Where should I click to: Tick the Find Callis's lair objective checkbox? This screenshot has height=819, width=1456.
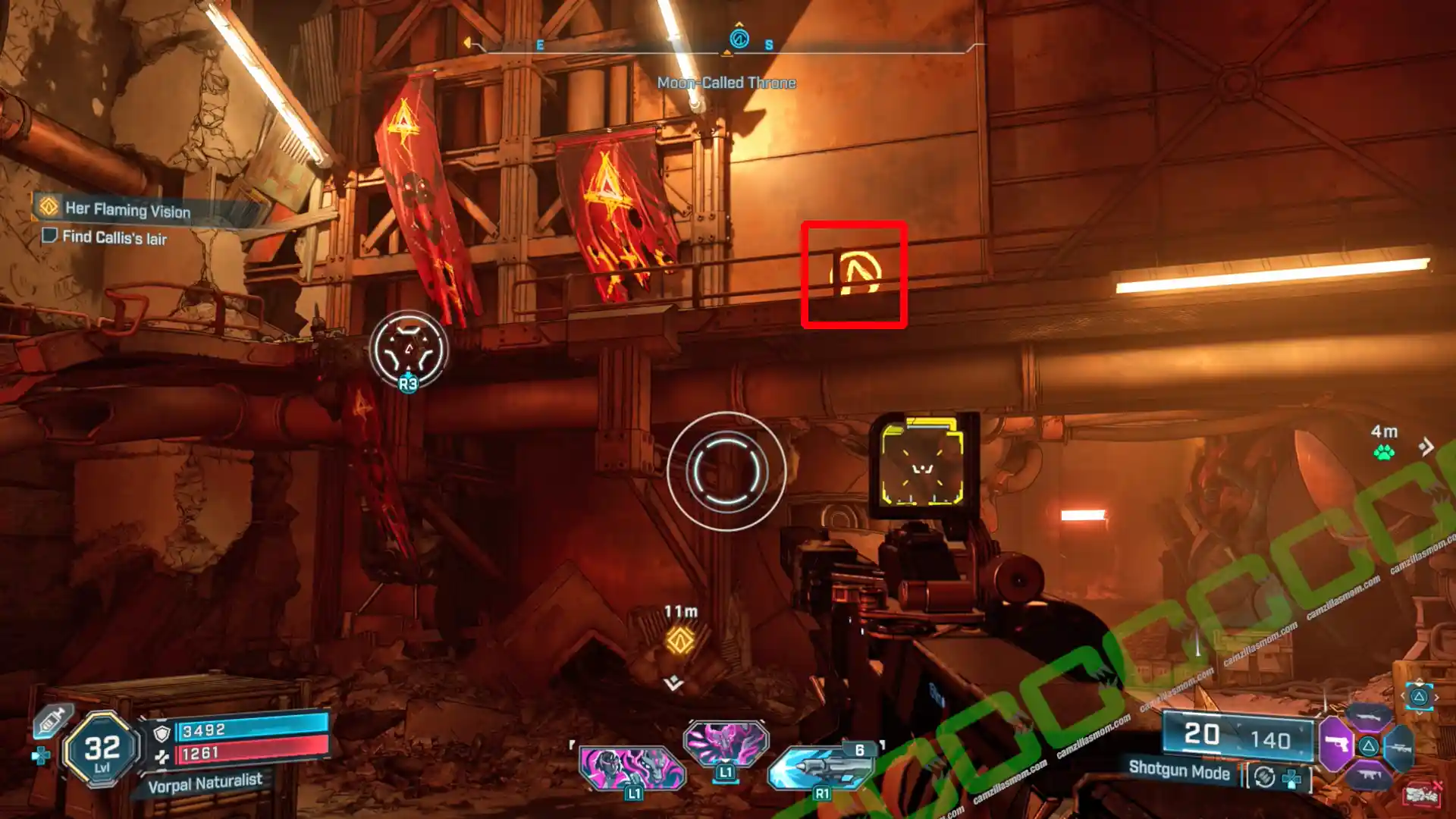[49, 236]
